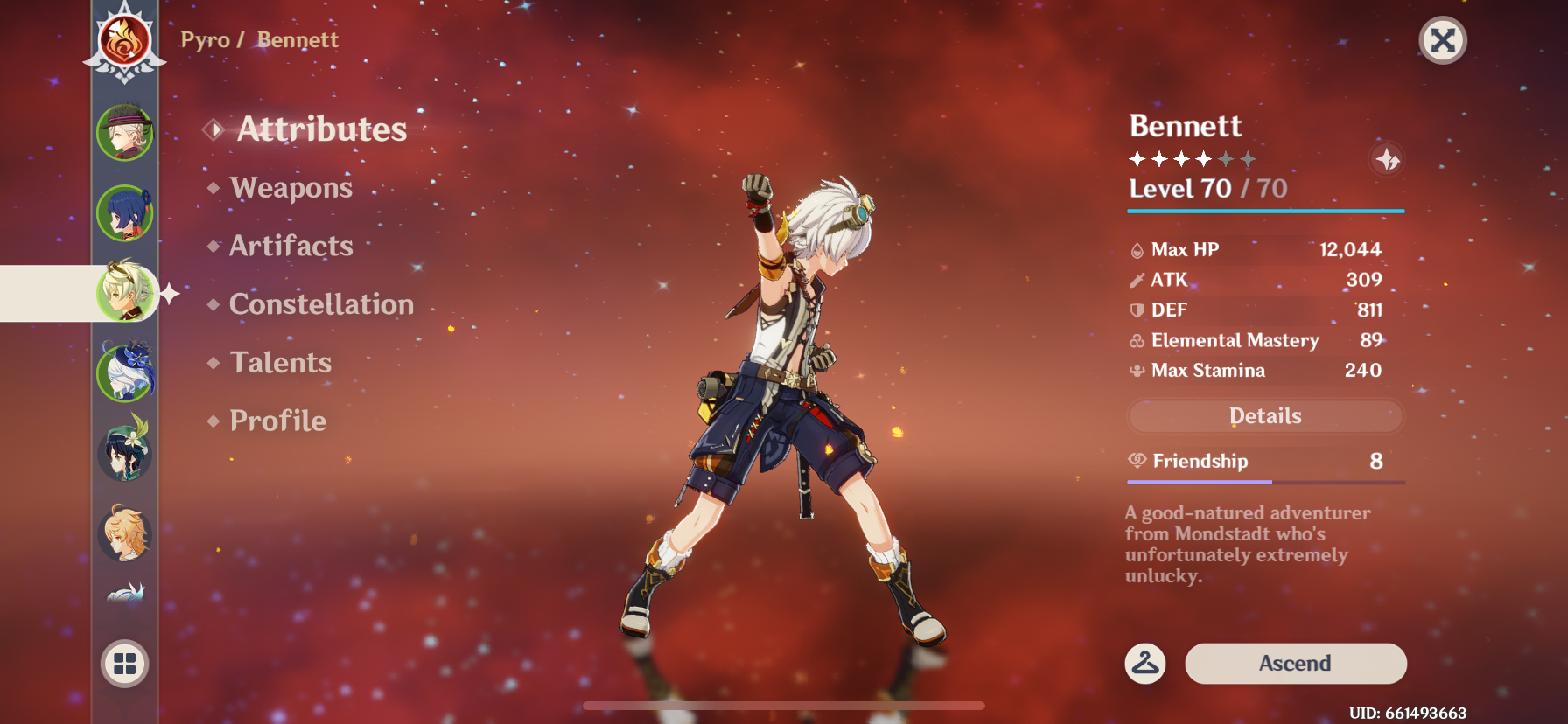Click the DEF shield icon
Viewport: 1568px width, 724px height.
(x=1135, y=310)
